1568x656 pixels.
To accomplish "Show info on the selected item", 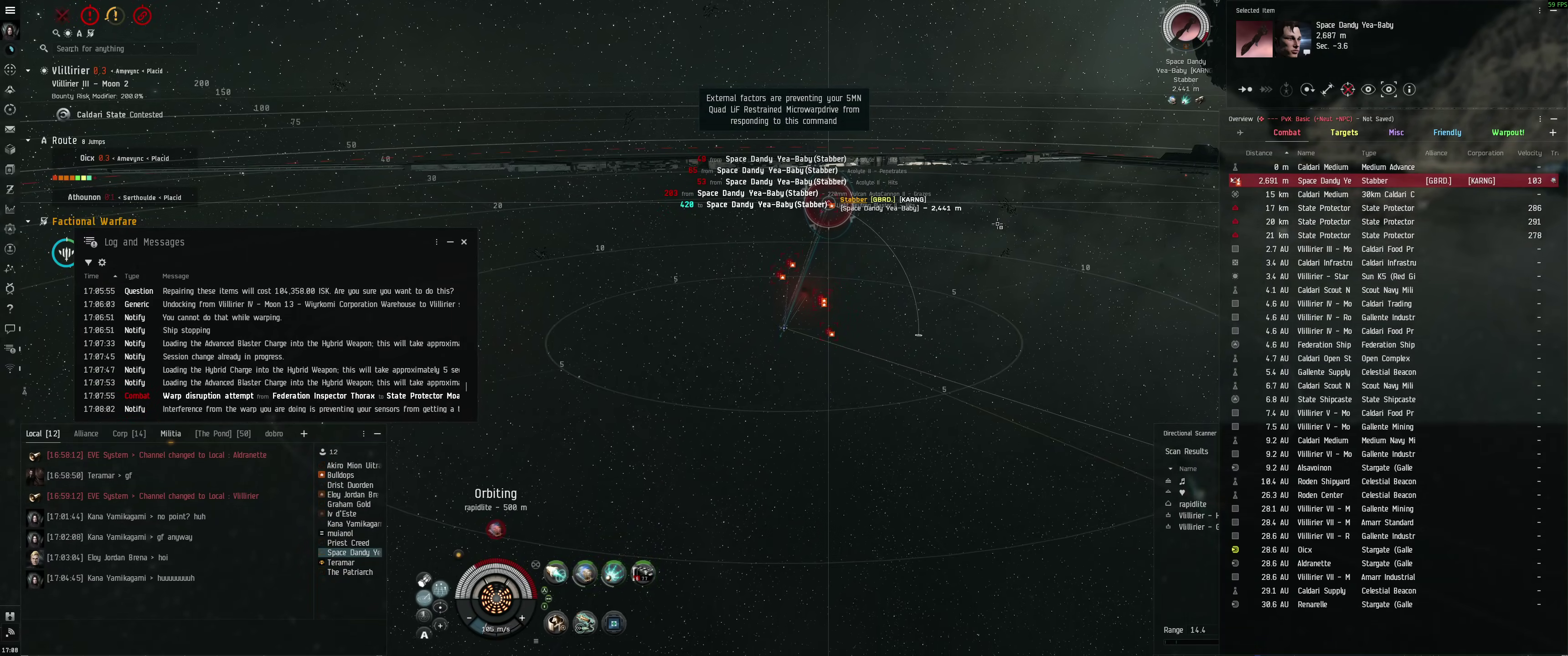I will (1409, 90).
